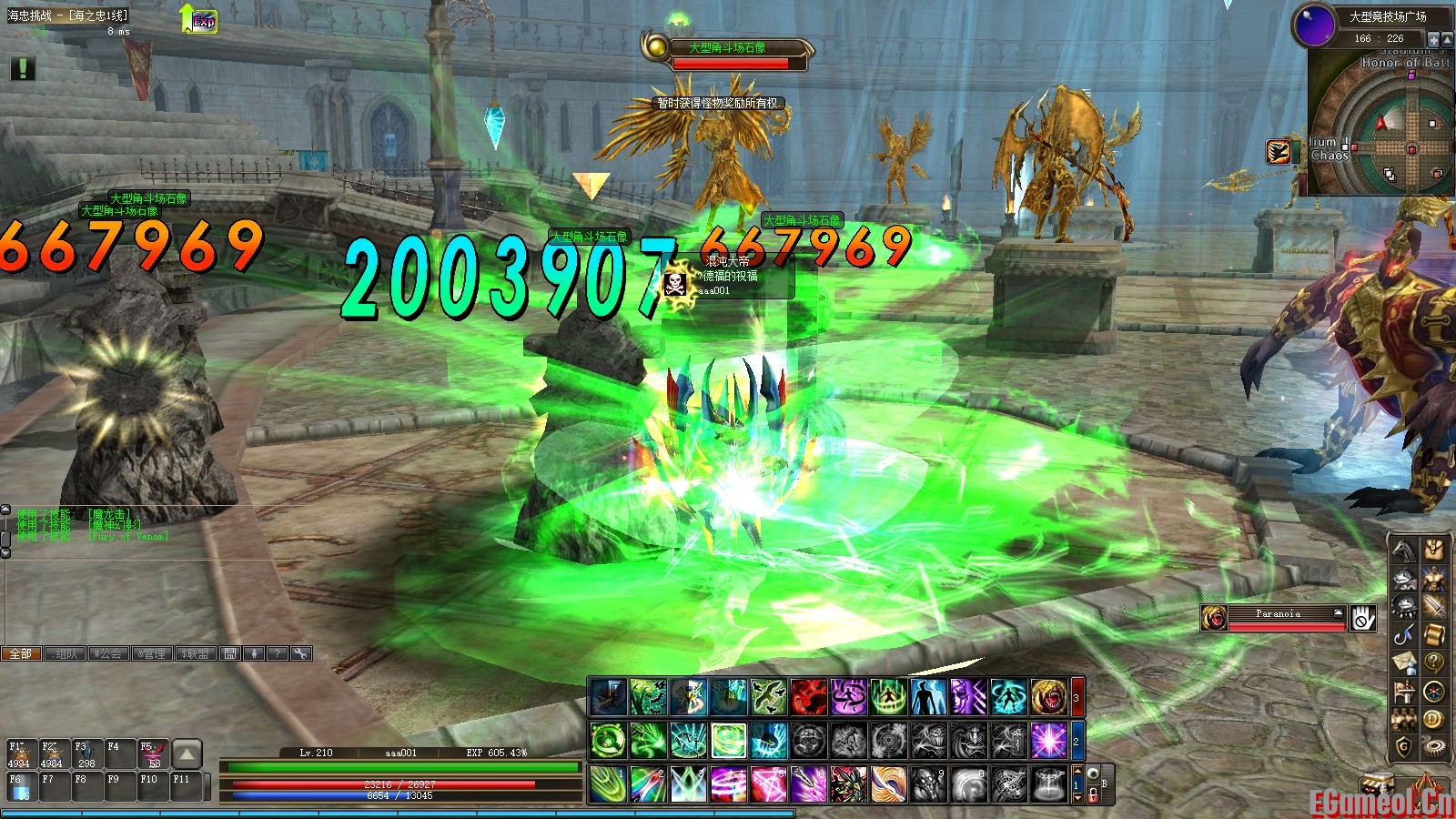Open the 组队 party chat tab
1456x819 pixels.
coord(66,653)
